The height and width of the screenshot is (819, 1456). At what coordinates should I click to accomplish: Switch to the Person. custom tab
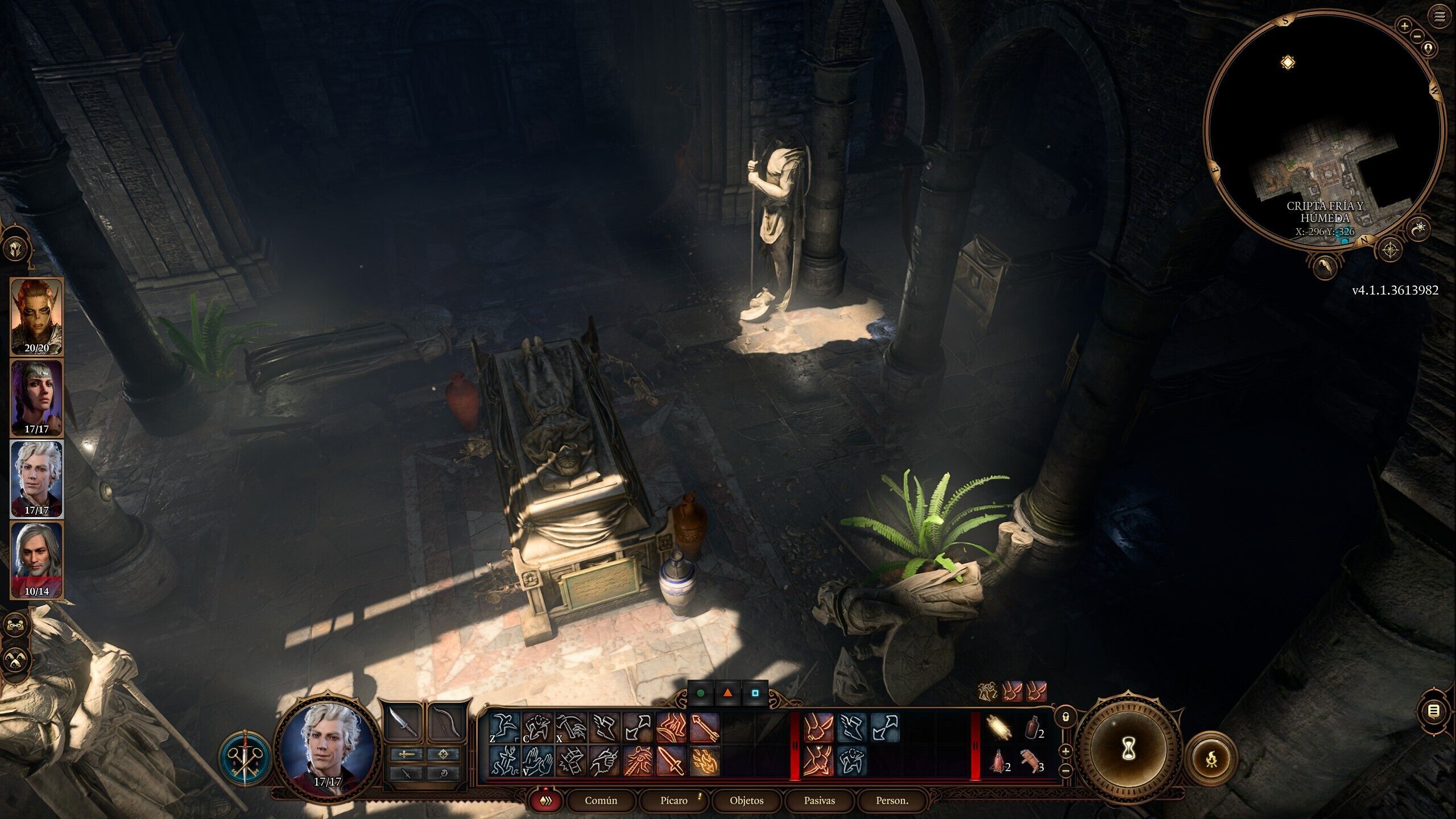pyautogui.click(x=892, y=800)
